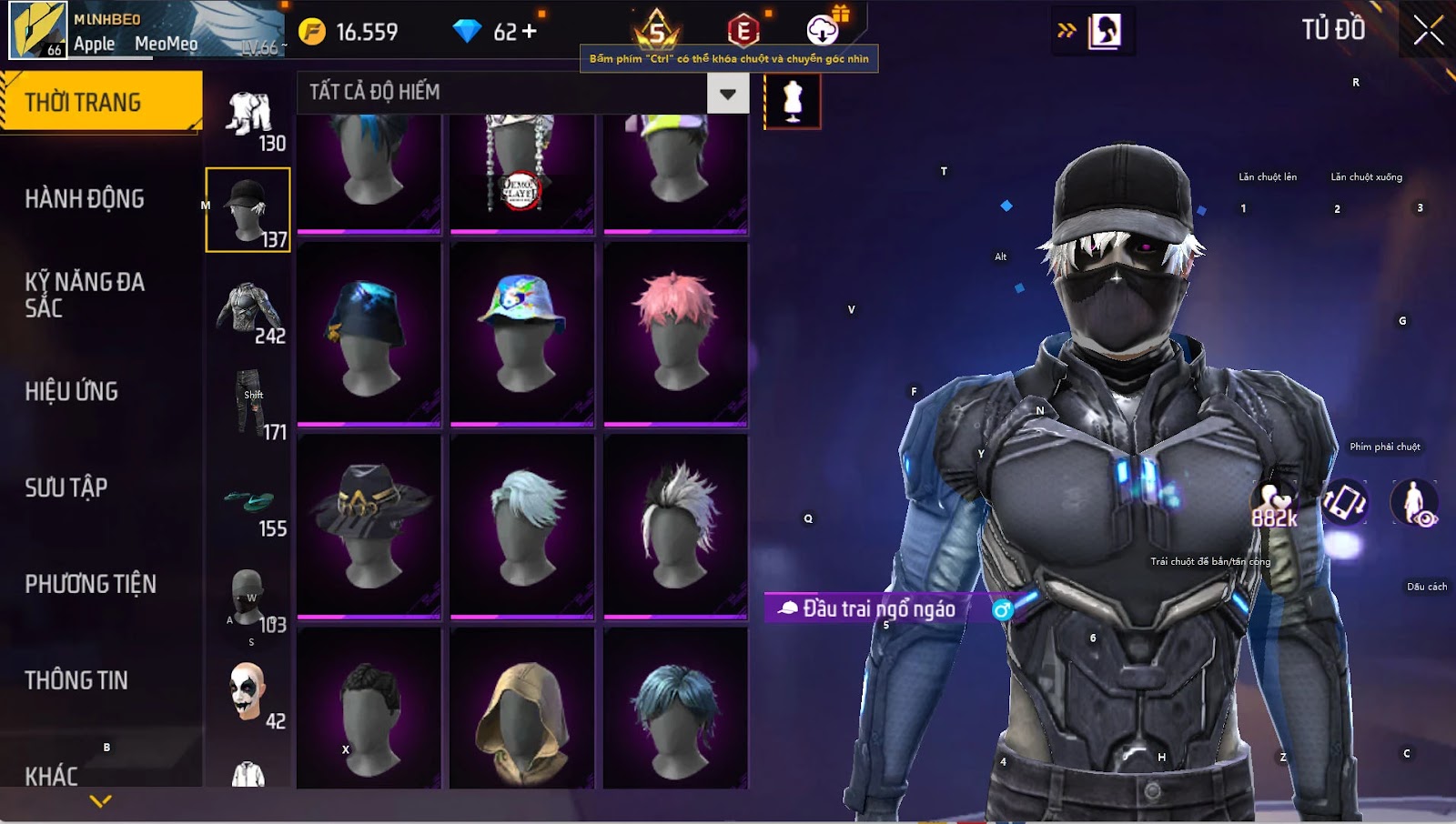Image resolution: width=1456 pixels, height=824 pixels.
Task: Open the cloud download gift icon
Action: (824, 30)
